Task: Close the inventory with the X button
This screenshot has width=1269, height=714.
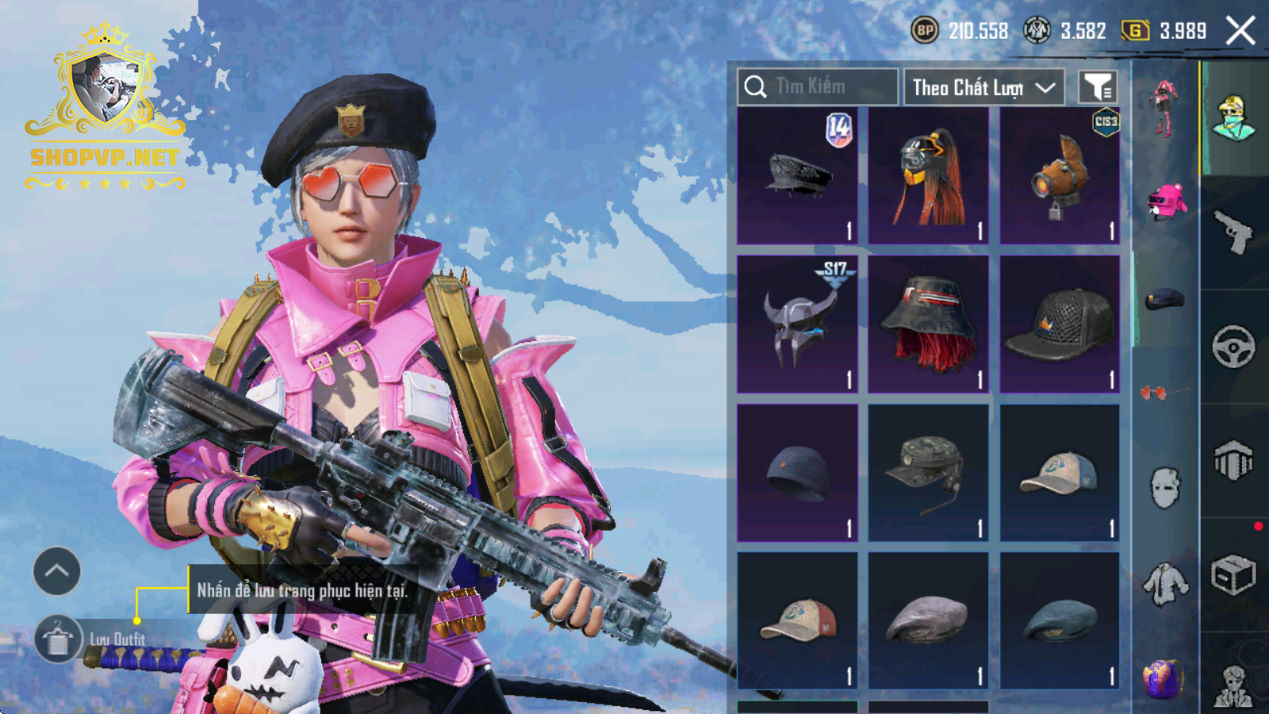Action: coord(1240,31)
